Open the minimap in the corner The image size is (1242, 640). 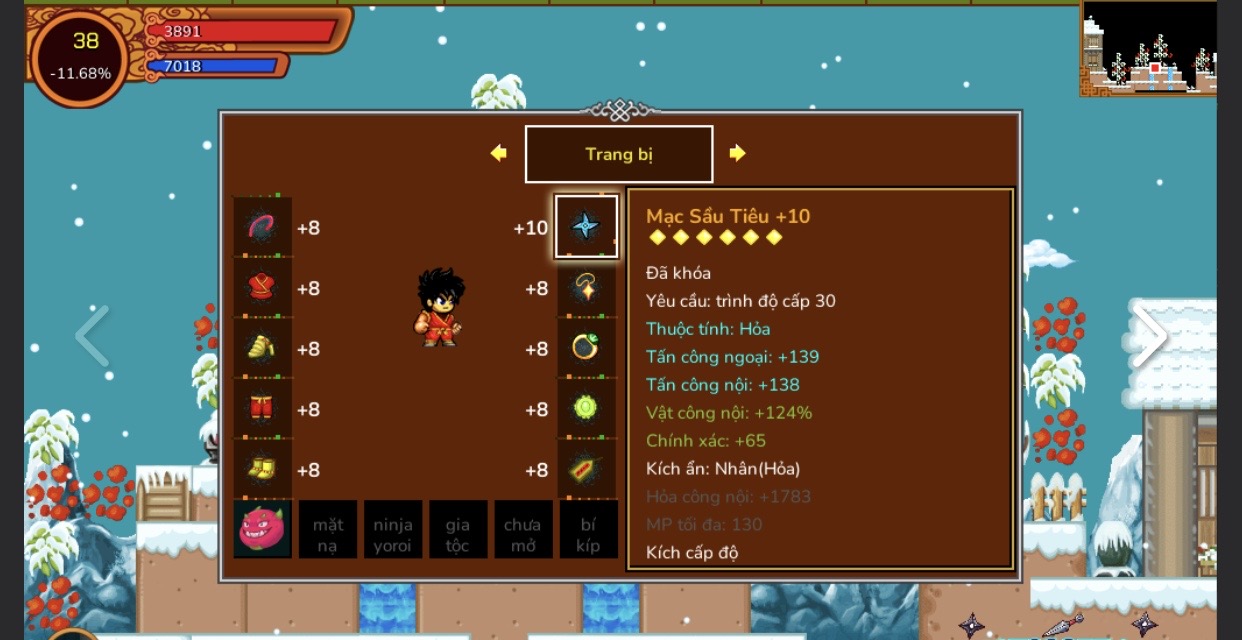tap(1148, 48)
